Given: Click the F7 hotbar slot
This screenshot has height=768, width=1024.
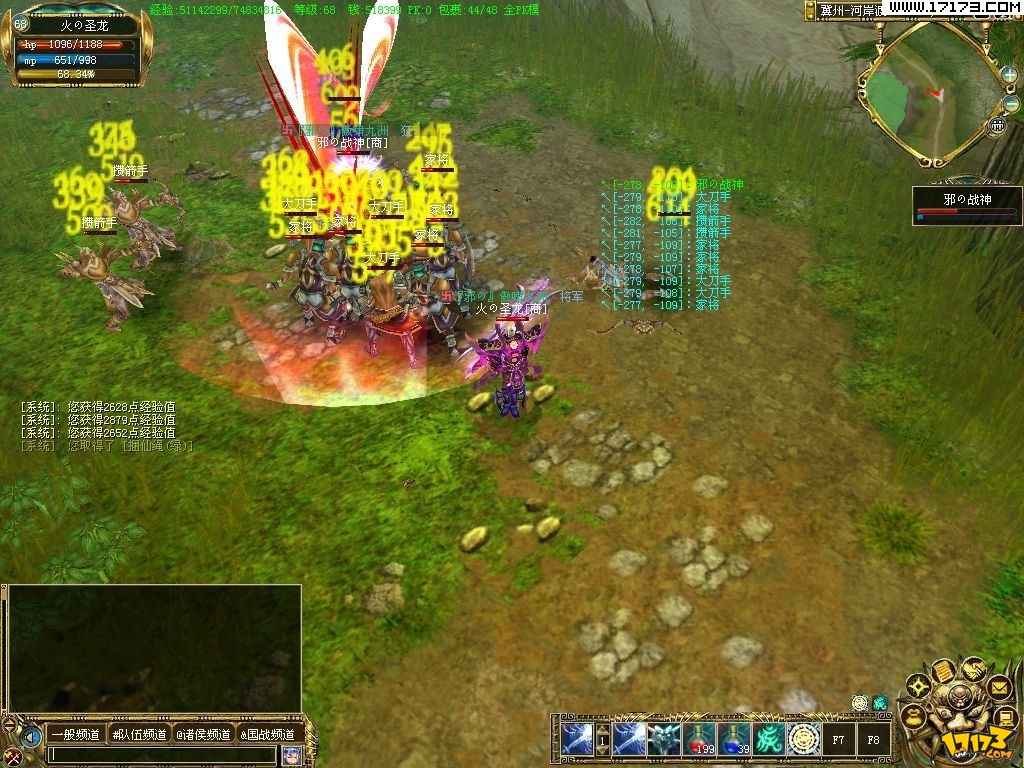Looking at the screenshot, I should tap(838, 740).
